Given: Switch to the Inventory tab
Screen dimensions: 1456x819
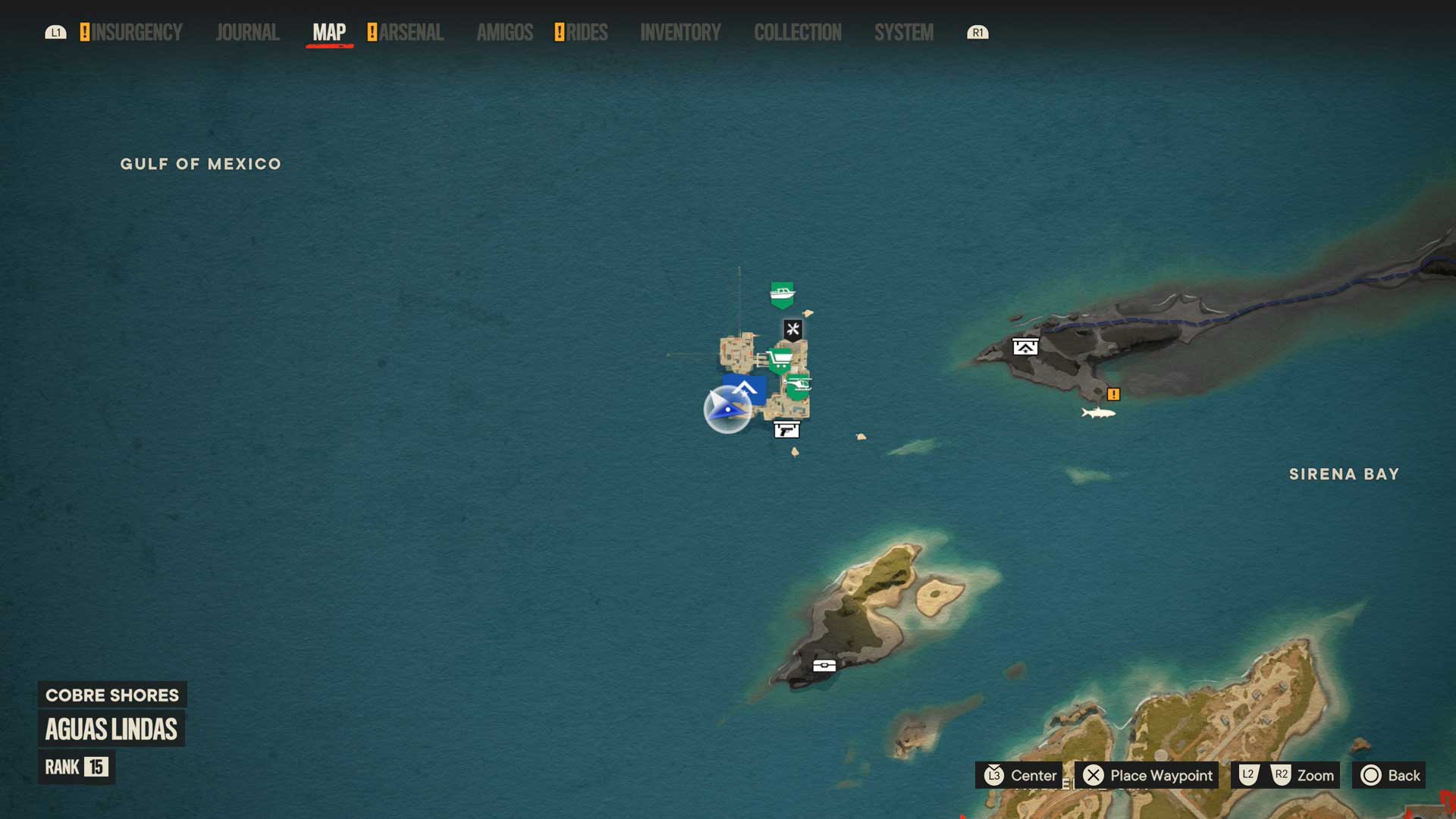Looking at the screenshot, I should pyautogui.click(x=680, y=33).
